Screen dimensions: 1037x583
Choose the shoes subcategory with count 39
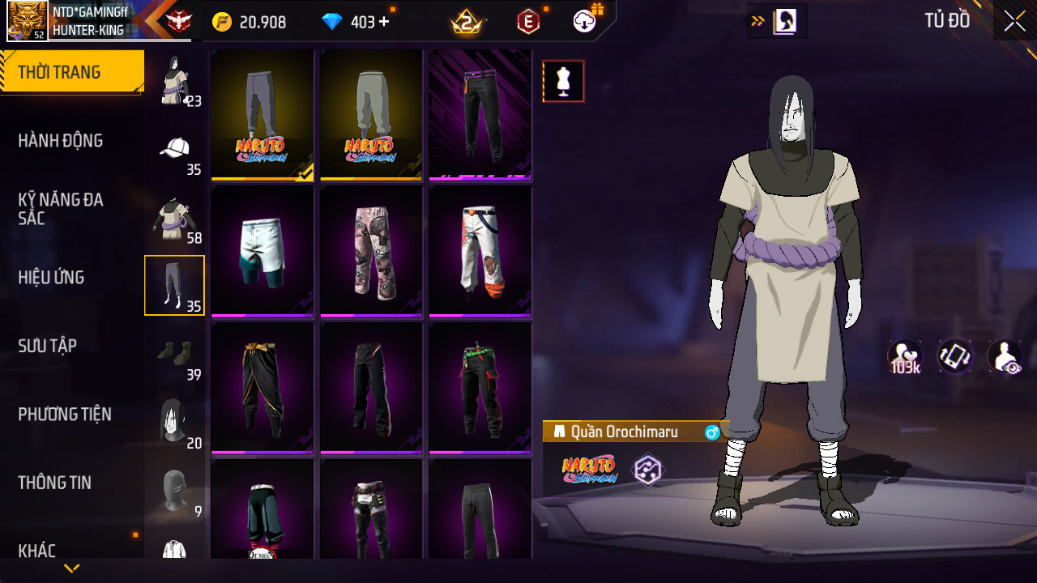click(x=175, y=354)
